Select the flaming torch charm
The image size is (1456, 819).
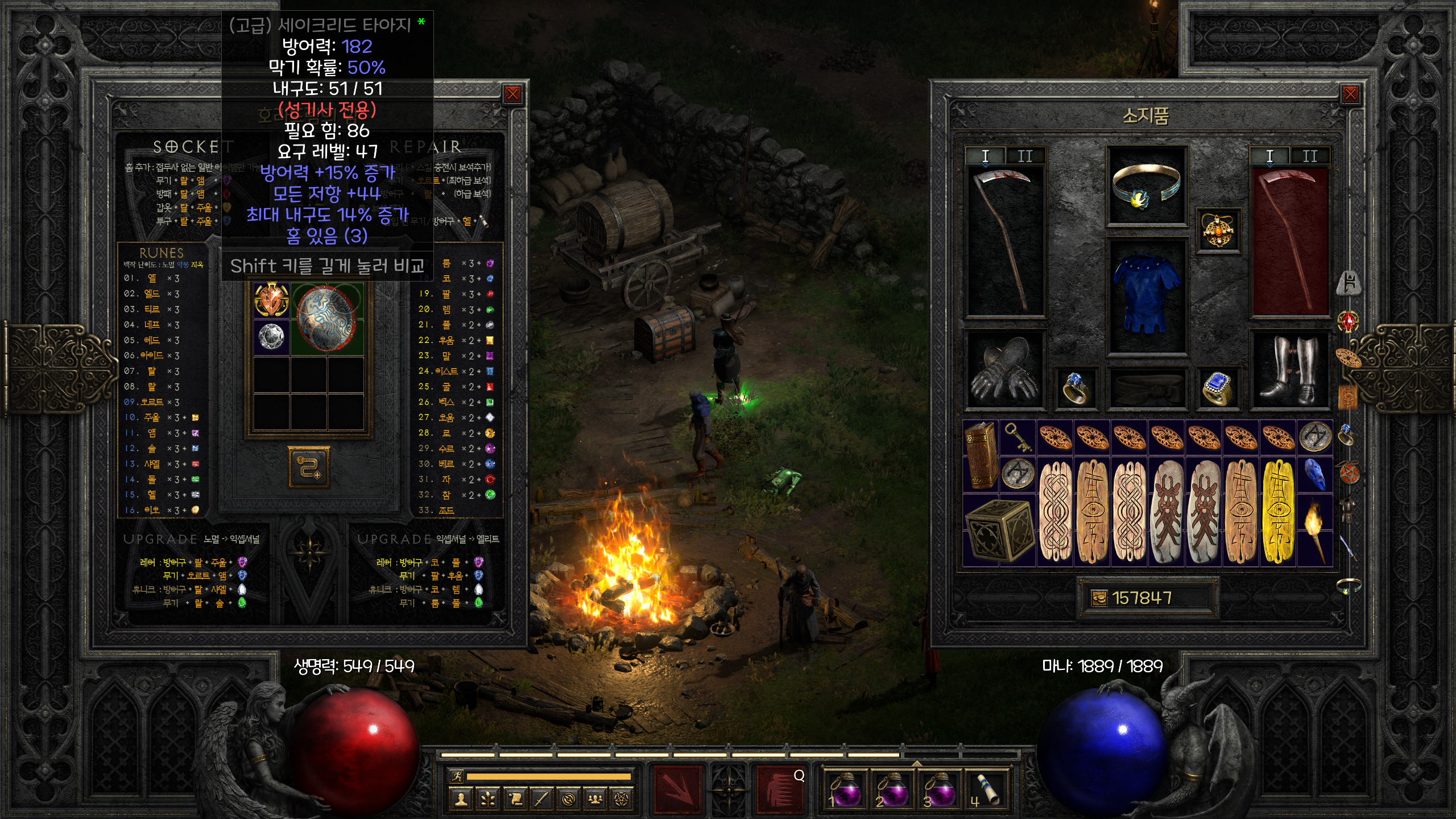[1315, 530]
